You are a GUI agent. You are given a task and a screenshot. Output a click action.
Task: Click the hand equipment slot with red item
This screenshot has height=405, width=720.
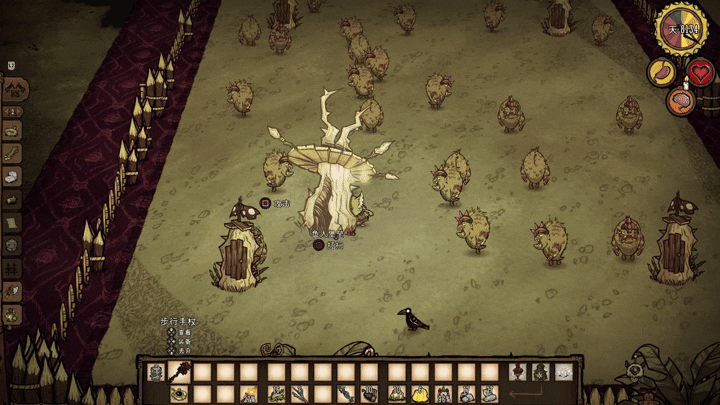click(x=517, y=372)
